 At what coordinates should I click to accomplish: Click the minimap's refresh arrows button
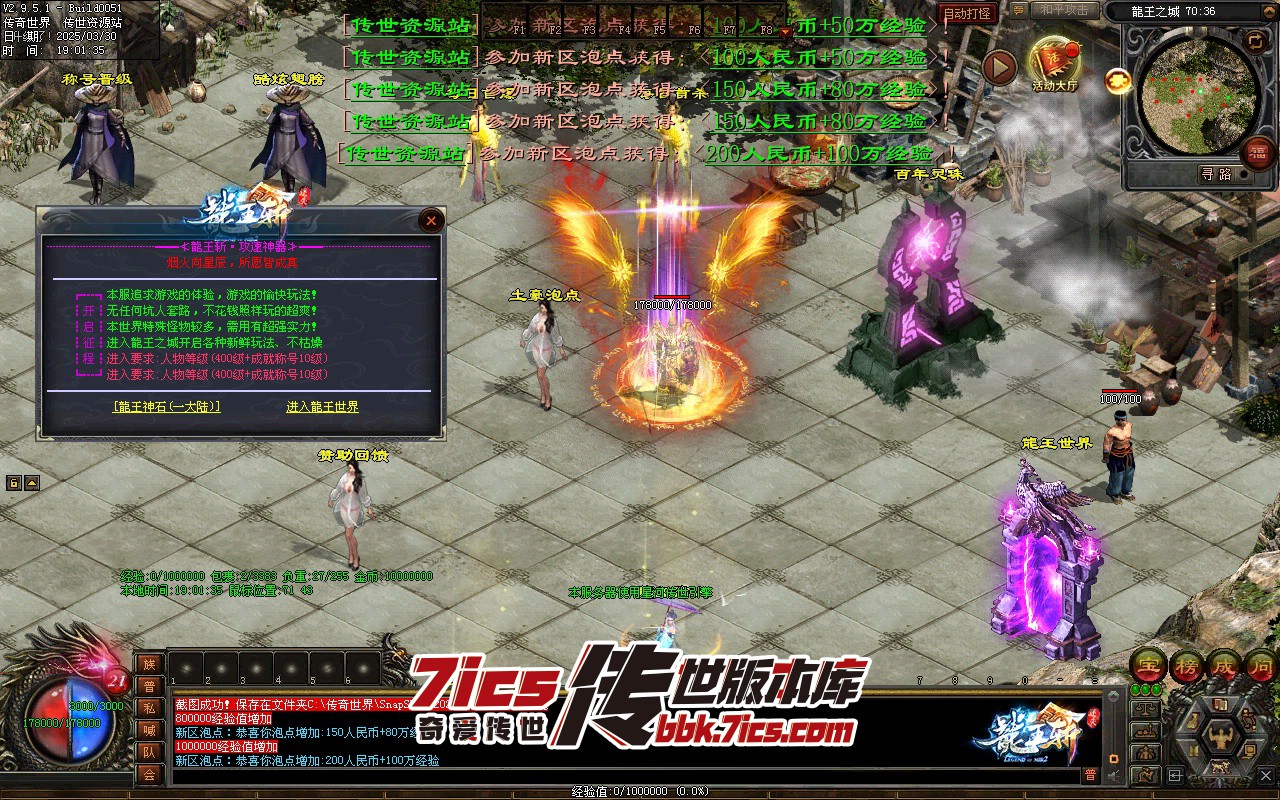point(1254,40)
